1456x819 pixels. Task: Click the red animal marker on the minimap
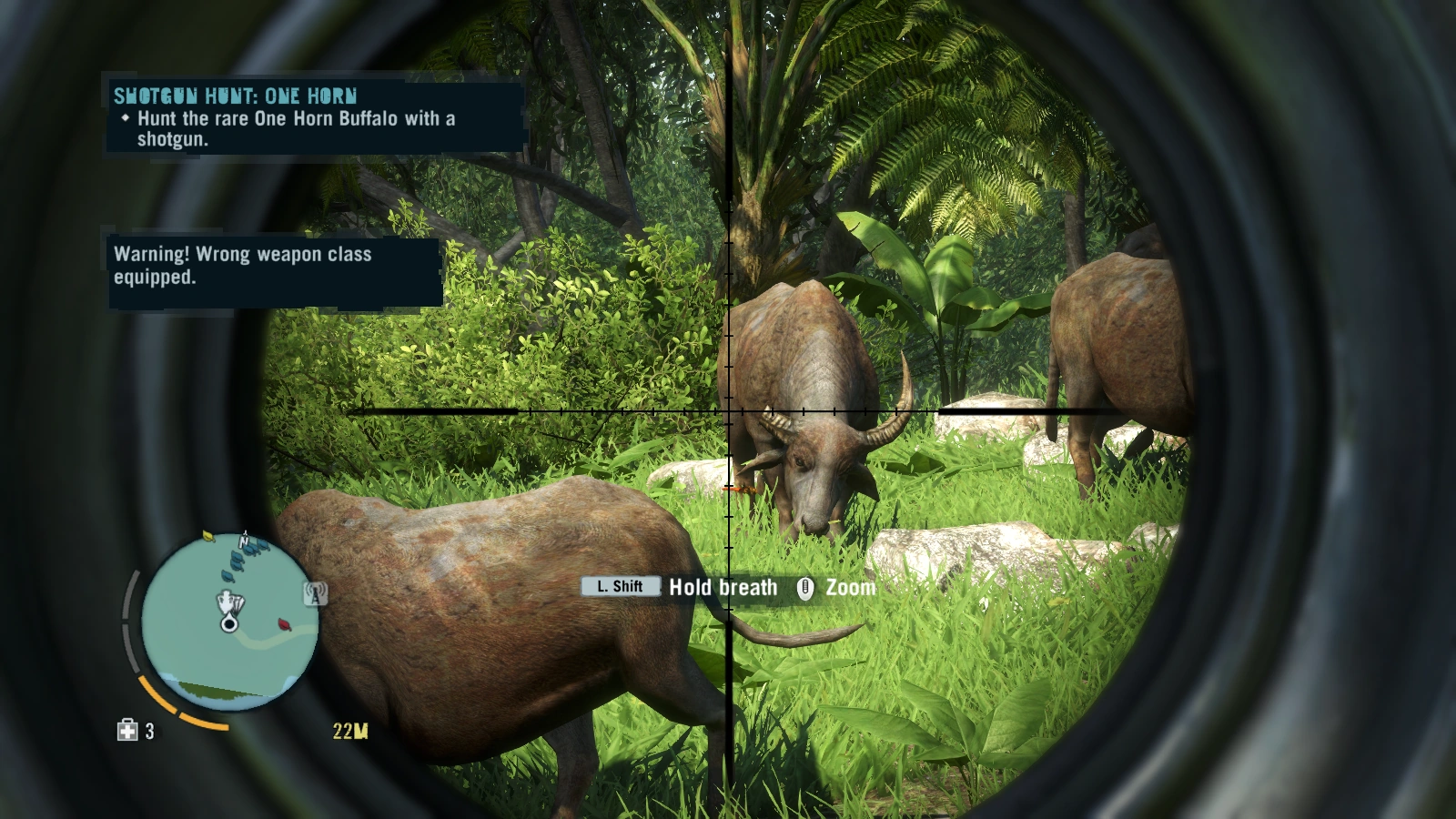[x=285, y=624]
